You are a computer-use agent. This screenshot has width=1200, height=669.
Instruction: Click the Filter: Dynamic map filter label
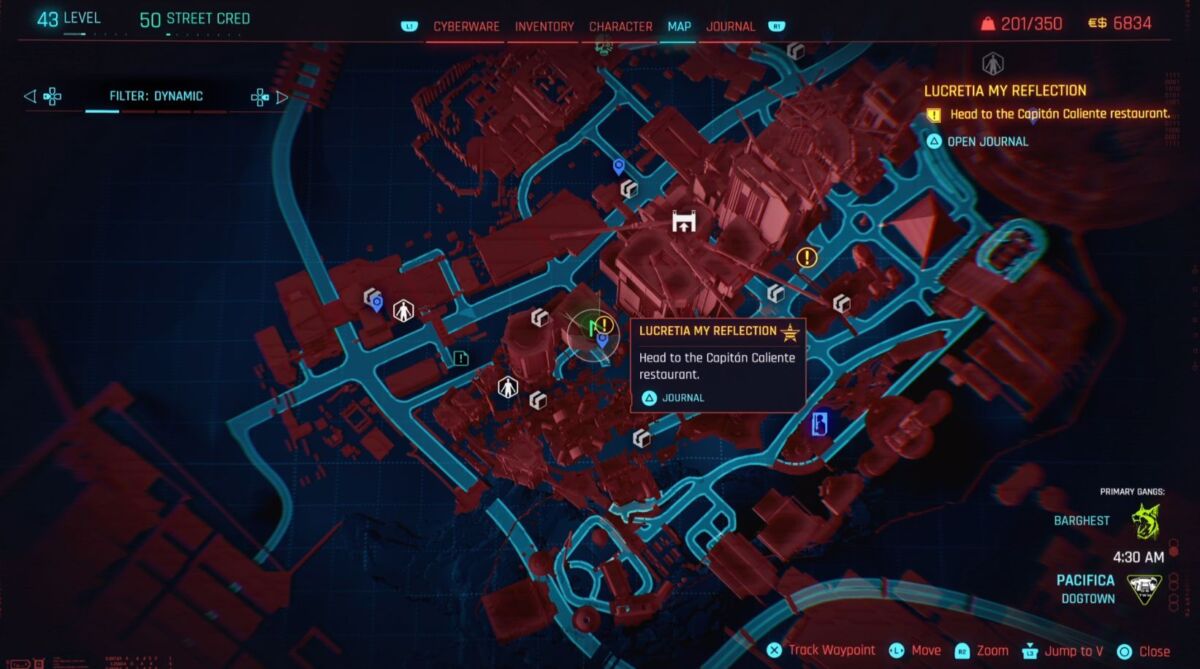point(156,96)
